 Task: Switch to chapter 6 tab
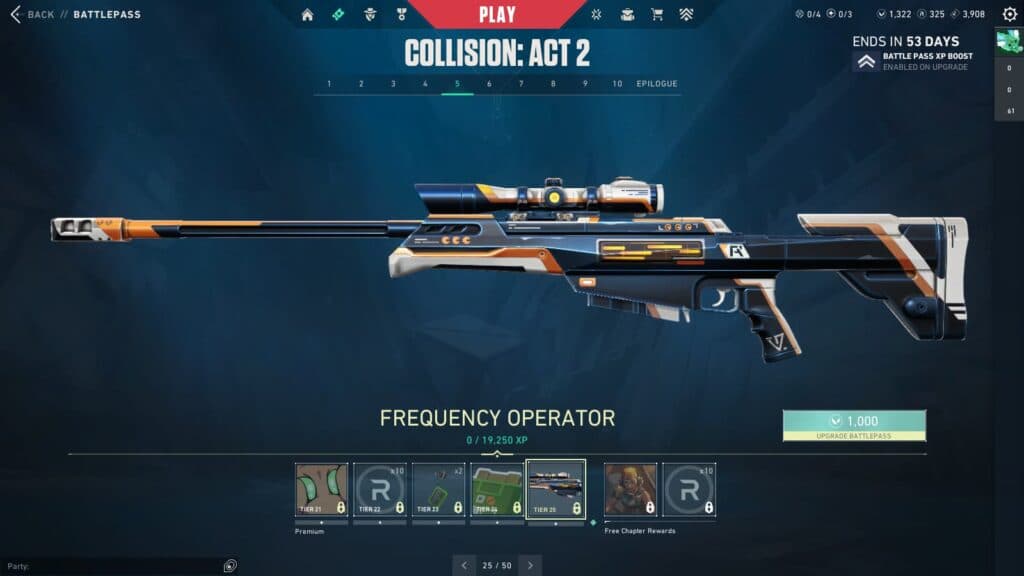click(x=489, y=84)
